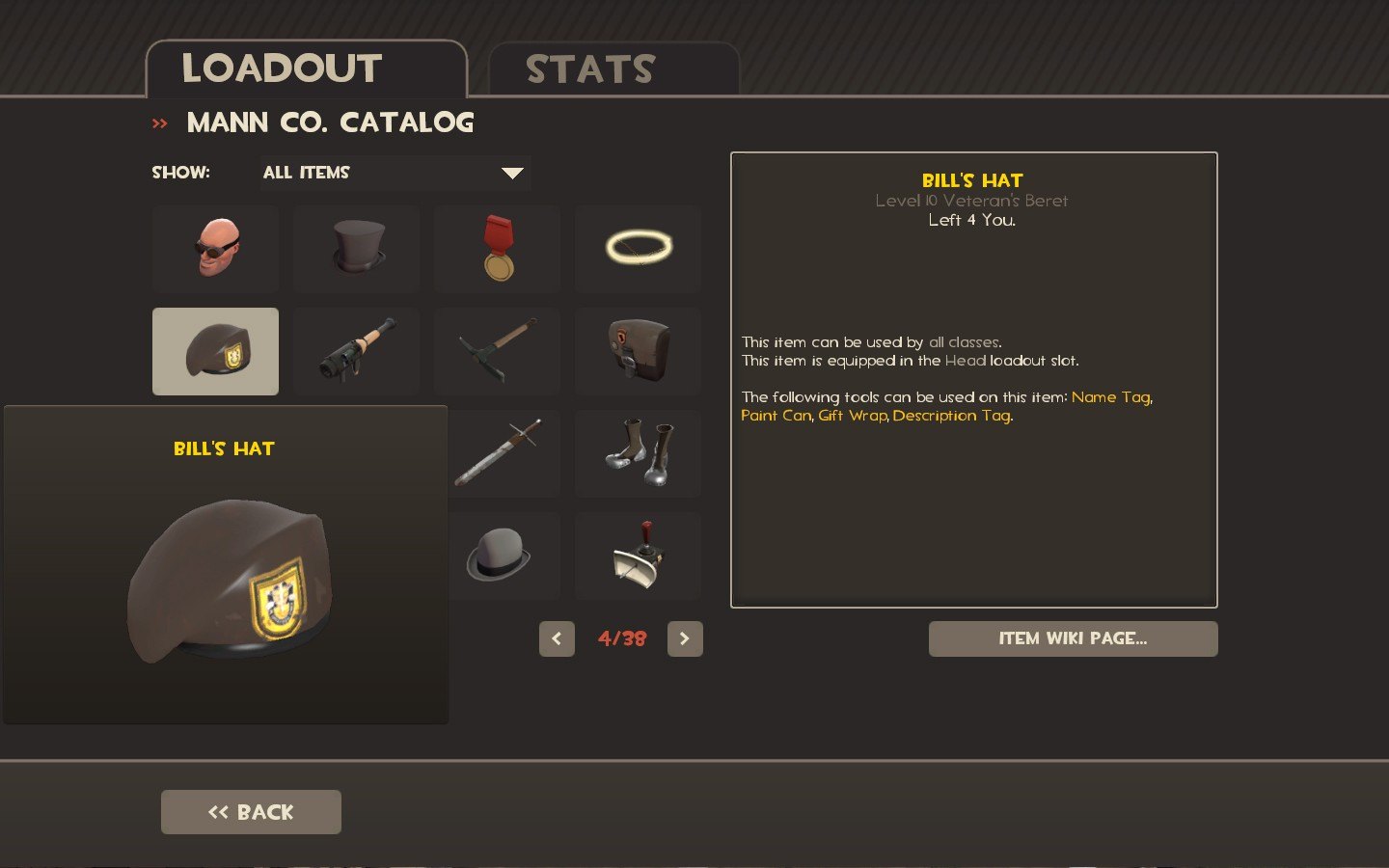
Task: Select Bill's Hat beret tile
Action: [215, 351]
